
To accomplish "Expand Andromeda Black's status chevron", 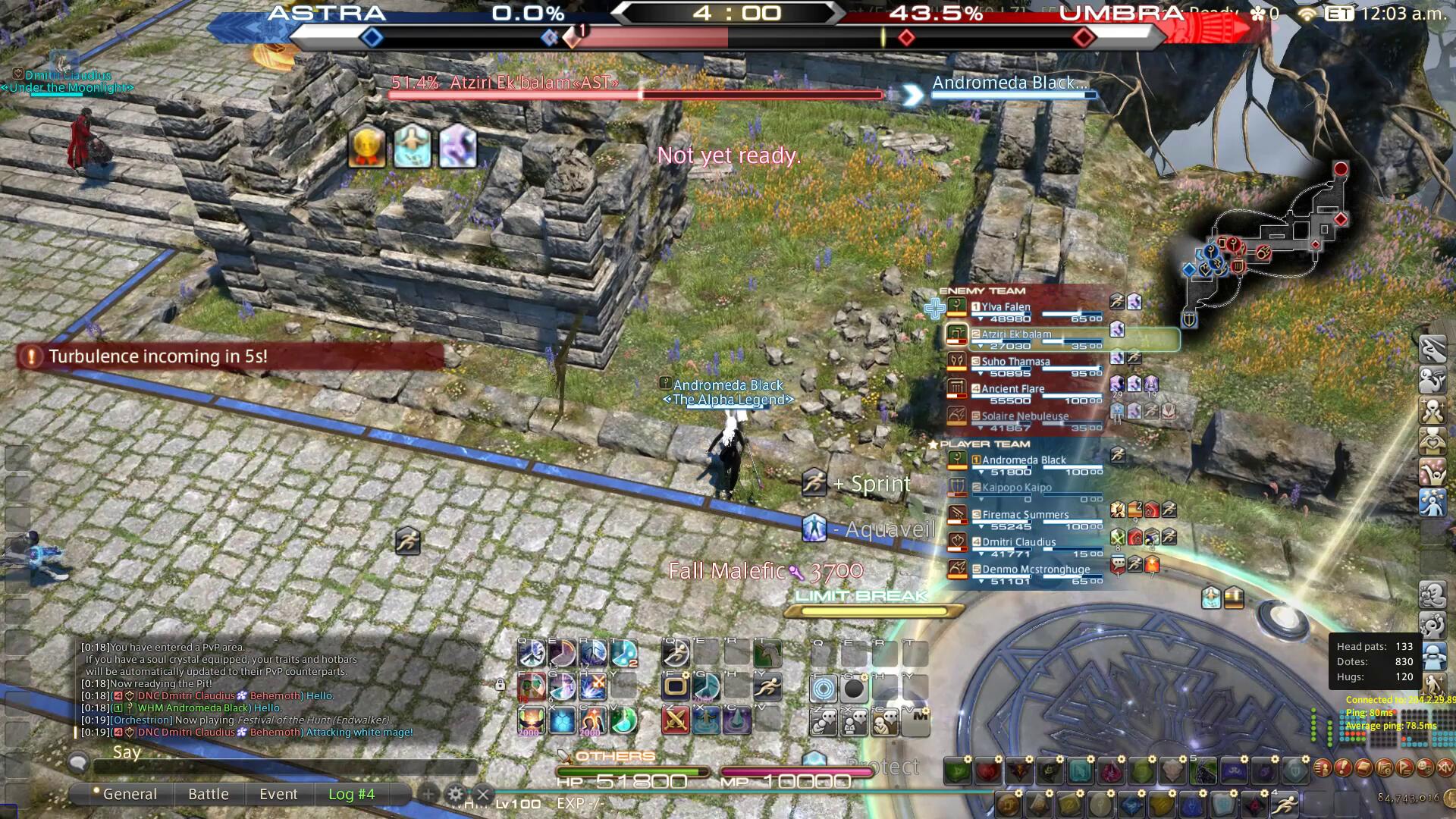I will (x=982, y=472).
